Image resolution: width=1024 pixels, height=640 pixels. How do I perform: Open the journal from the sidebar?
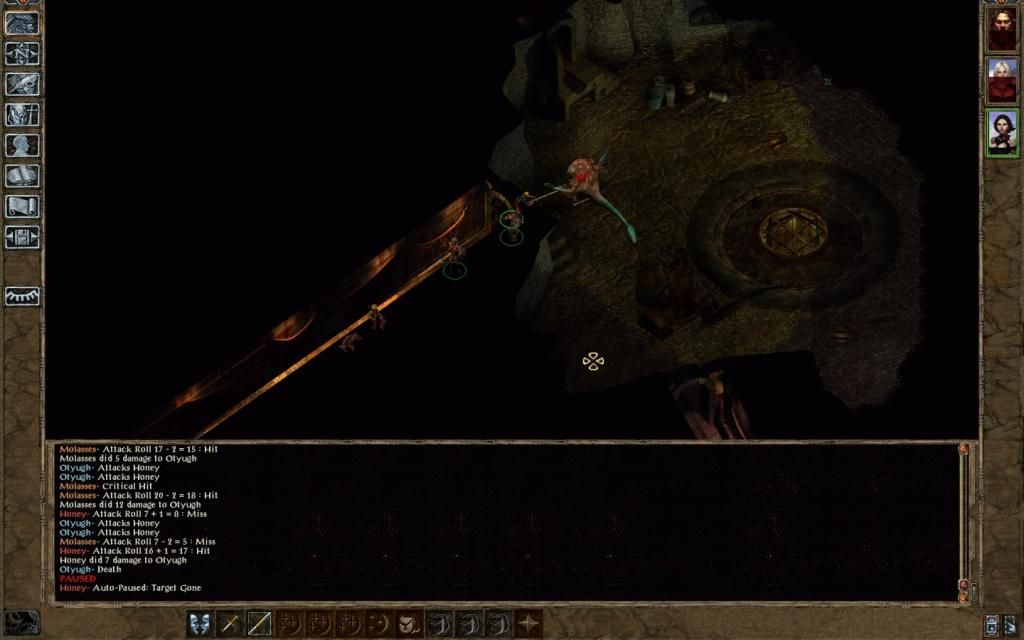[x=22, y=84]
